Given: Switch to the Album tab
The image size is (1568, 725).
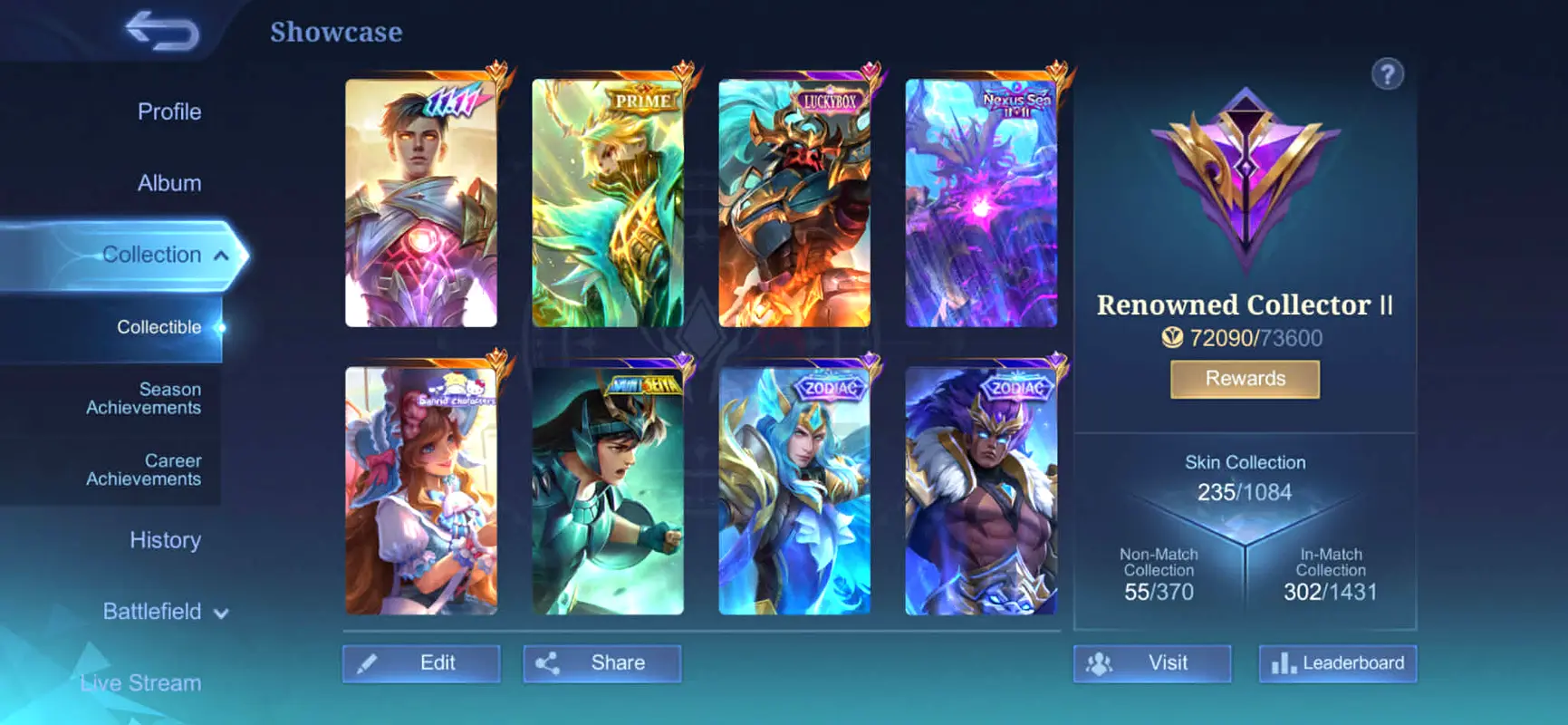Looking at the screenshot, I should pyautogui.click(x=168, y=183).
